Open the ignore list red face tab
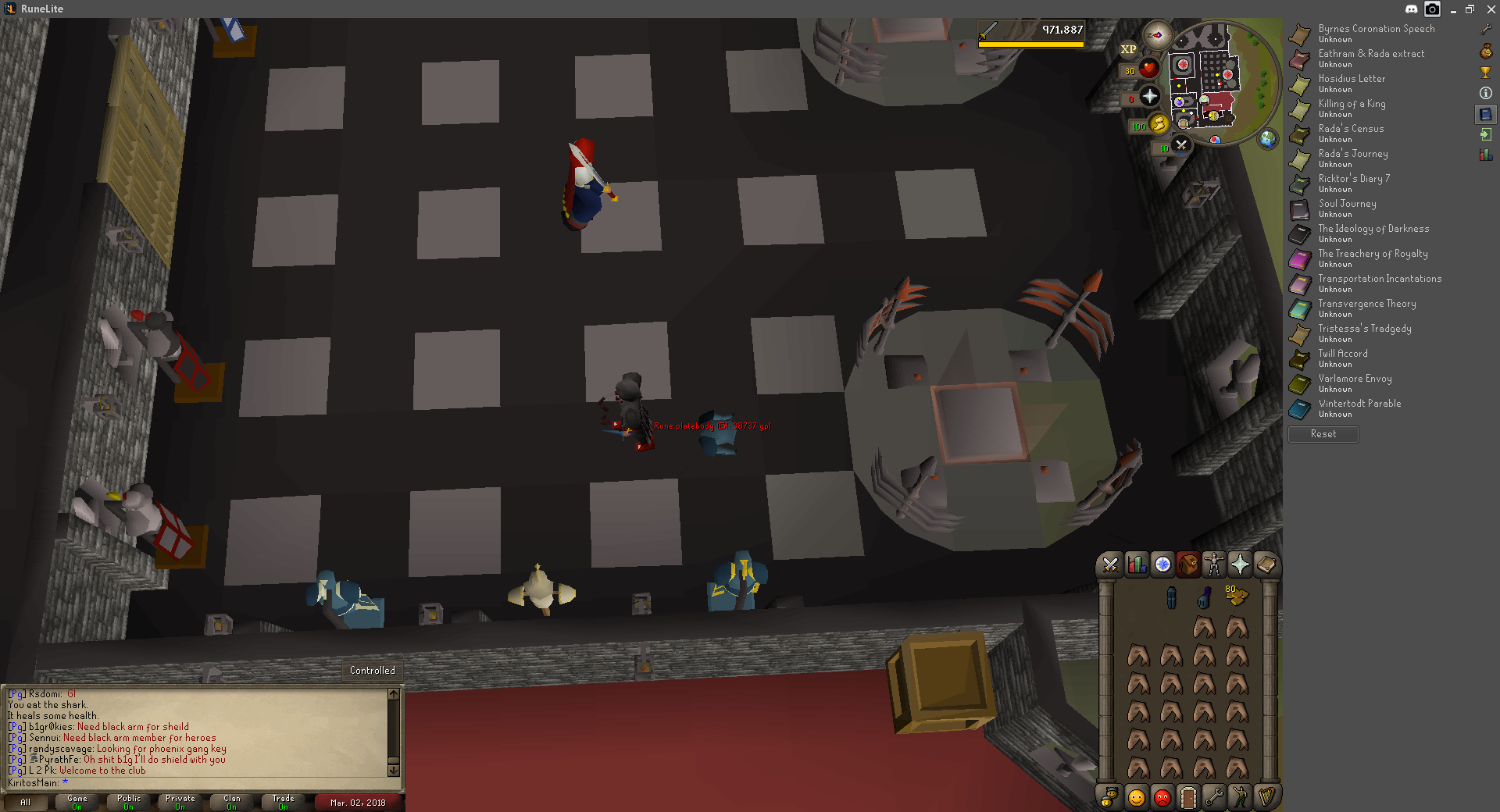This screenshot has height=812, width=1500. tap(1162, 797)
